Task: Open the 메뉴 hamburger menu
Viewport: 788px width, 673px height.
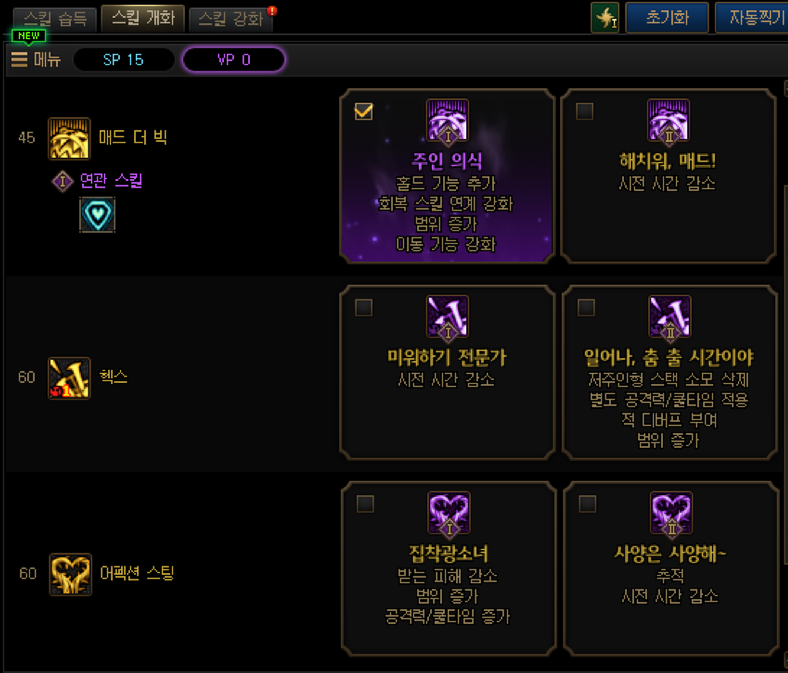Action: [36, 60]
